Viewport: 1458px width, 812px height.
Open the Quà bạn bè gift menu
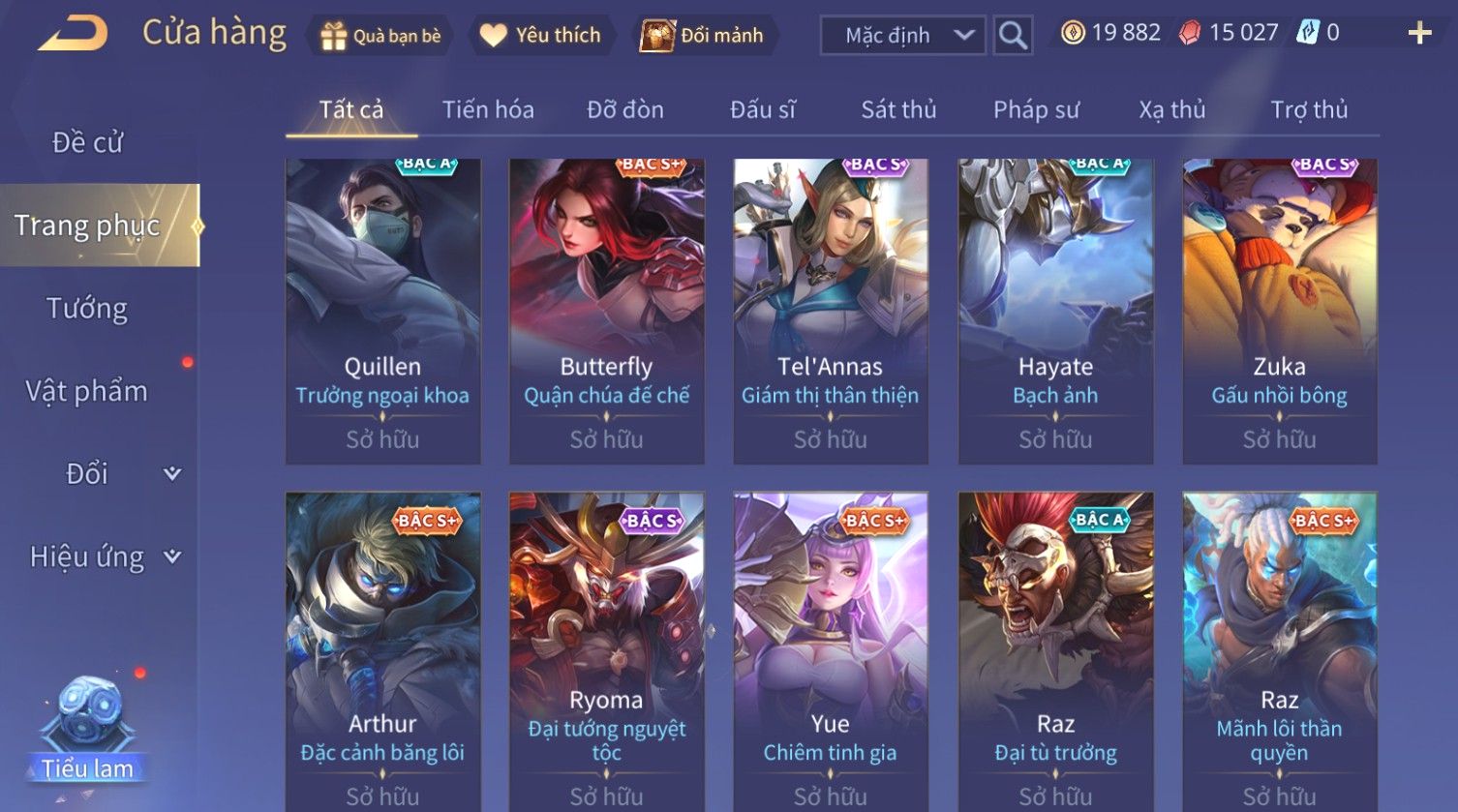point(380,36)
